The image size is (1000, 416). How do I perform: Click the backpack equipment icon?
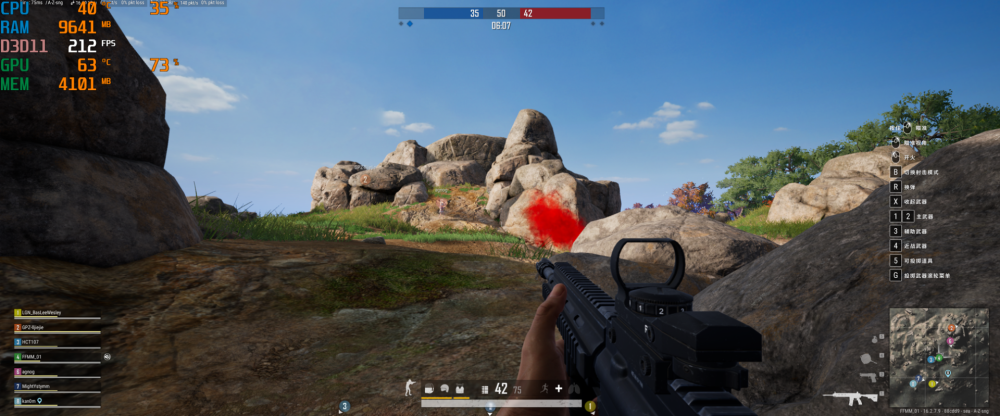427,388
